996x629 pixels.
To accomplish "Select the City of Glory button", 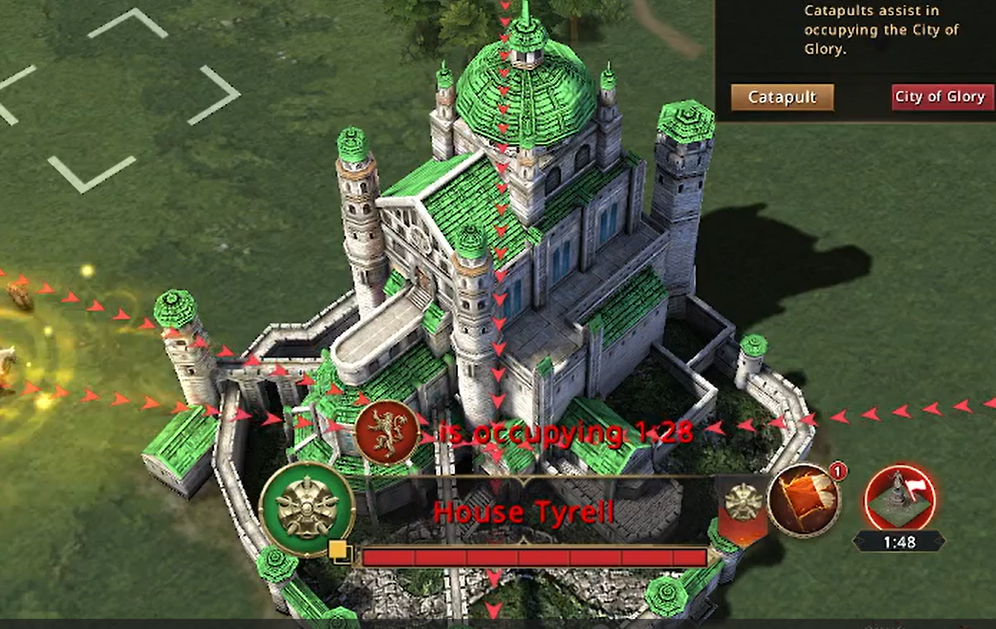I will pyautogui.click(x=939, y=97).
